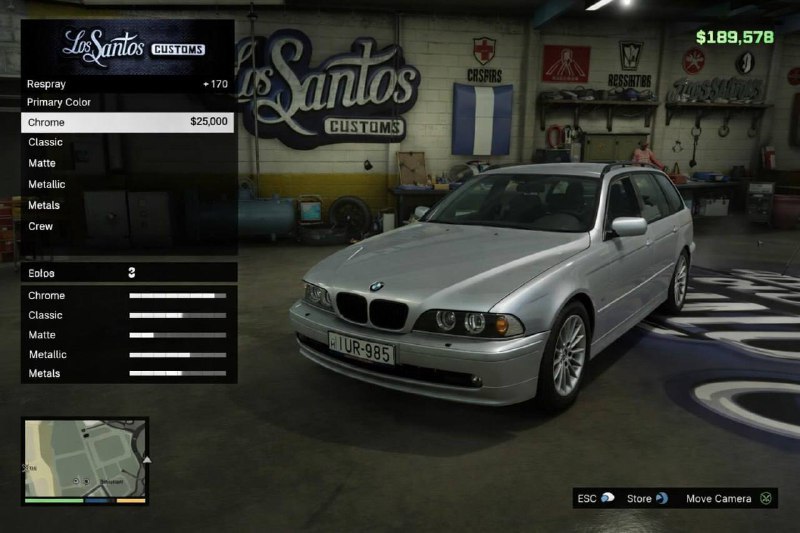Select the Chrome $25,000 paint option

click(x=127, y=122)
